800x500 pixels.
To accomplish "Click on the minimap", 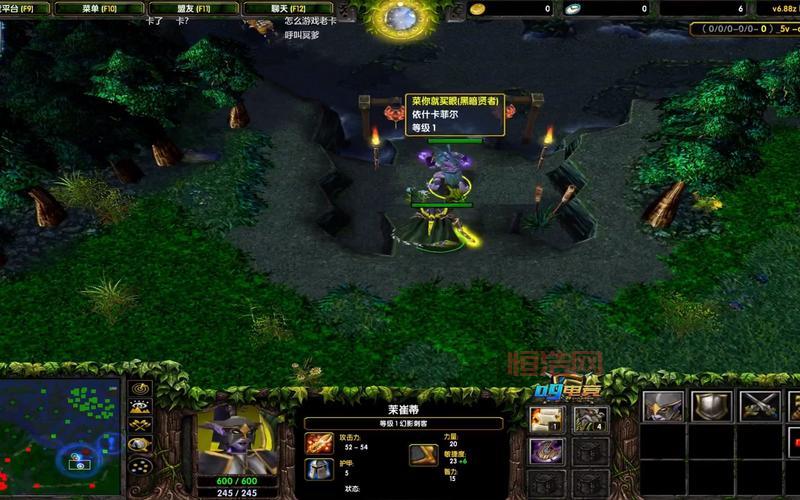I will click(x=60, y=425).
